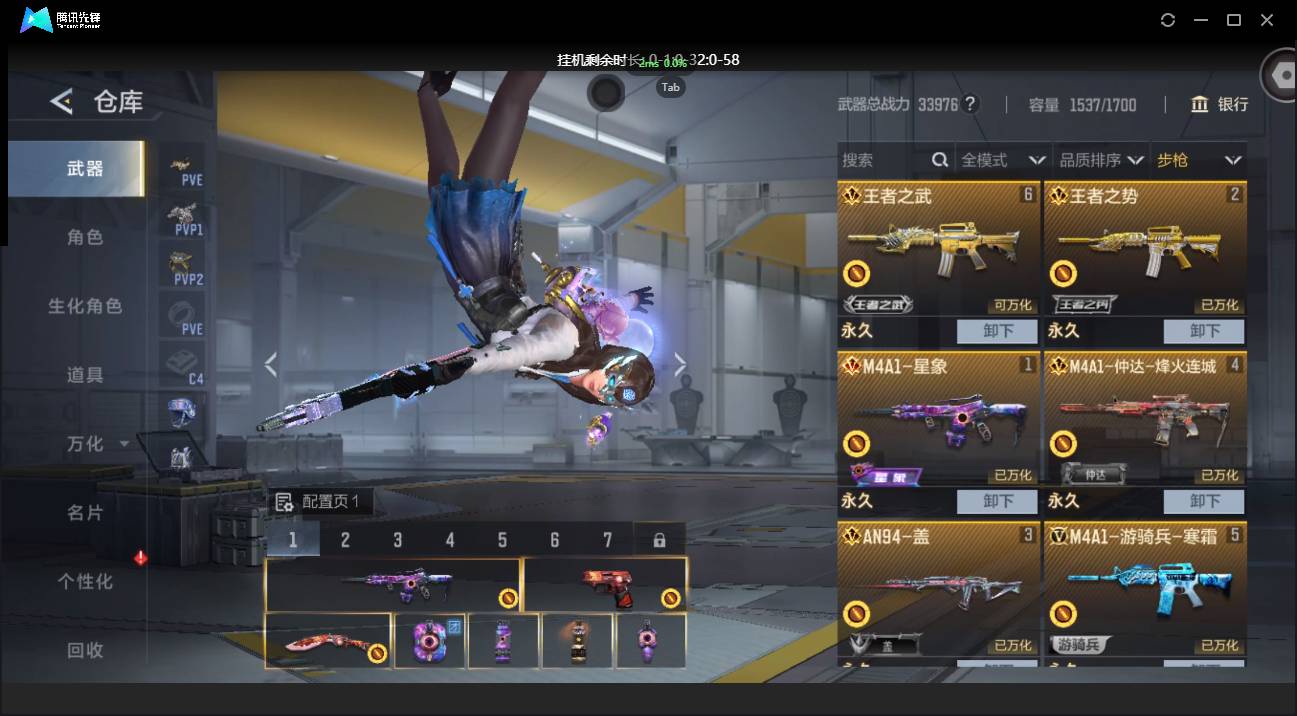
Task: Open the 回收 recycle section
Action: click(x=85, y=650)
